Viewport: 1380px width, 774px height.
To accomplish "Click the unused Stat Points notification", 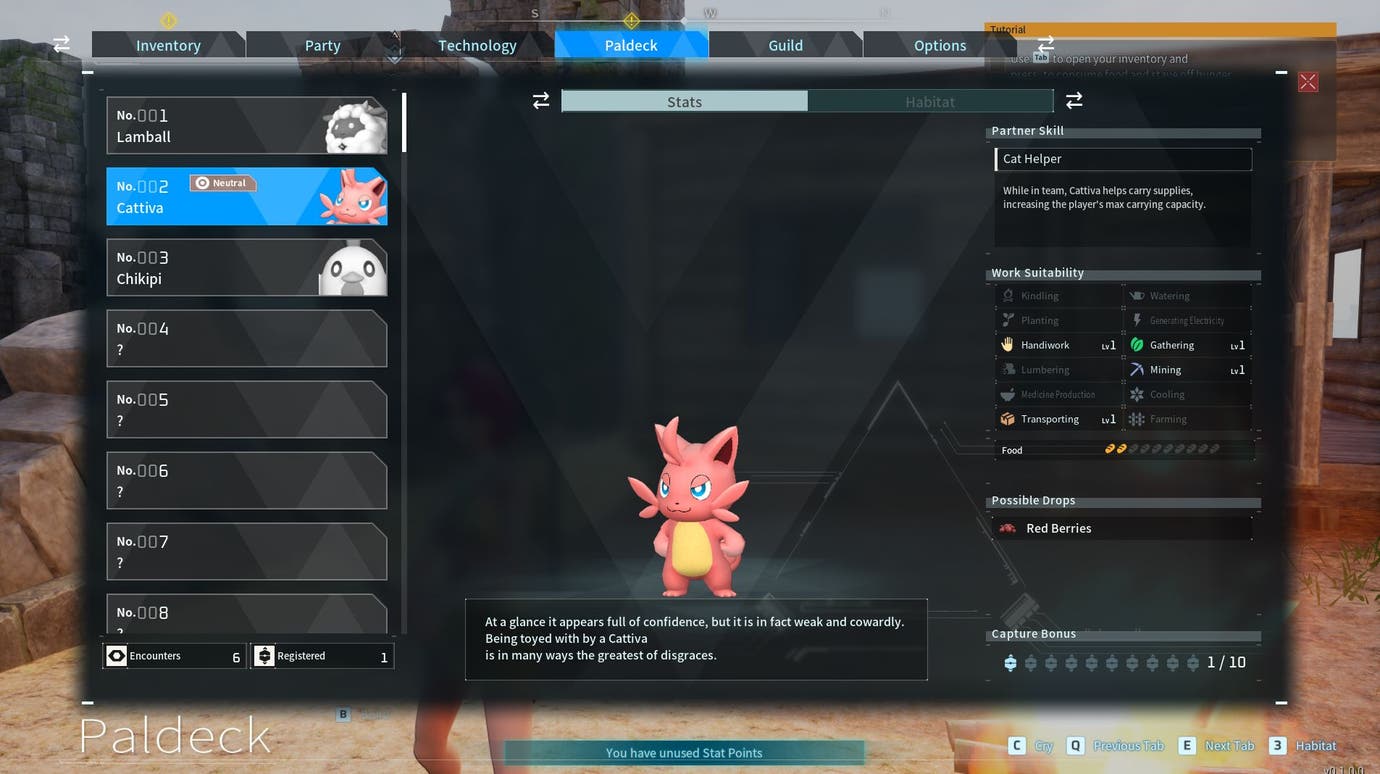I will (x=684, y=753).
